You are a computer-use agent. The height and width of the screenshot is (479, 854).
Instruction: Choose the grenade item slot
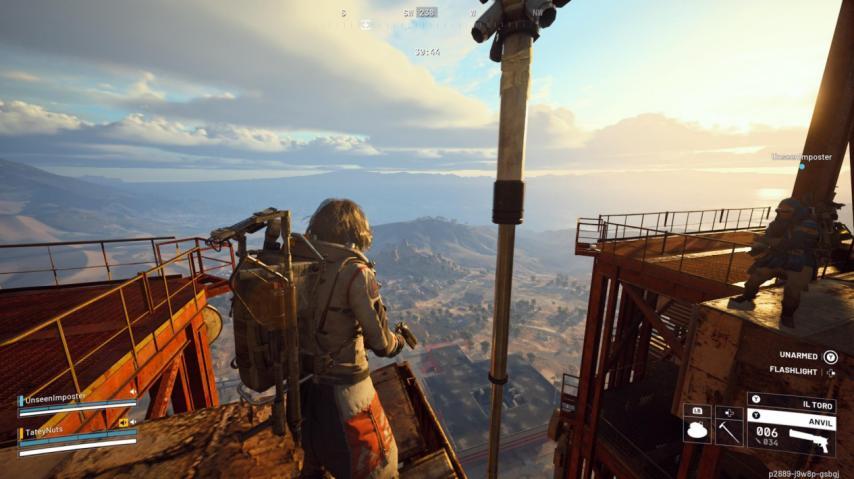point(697,432)
